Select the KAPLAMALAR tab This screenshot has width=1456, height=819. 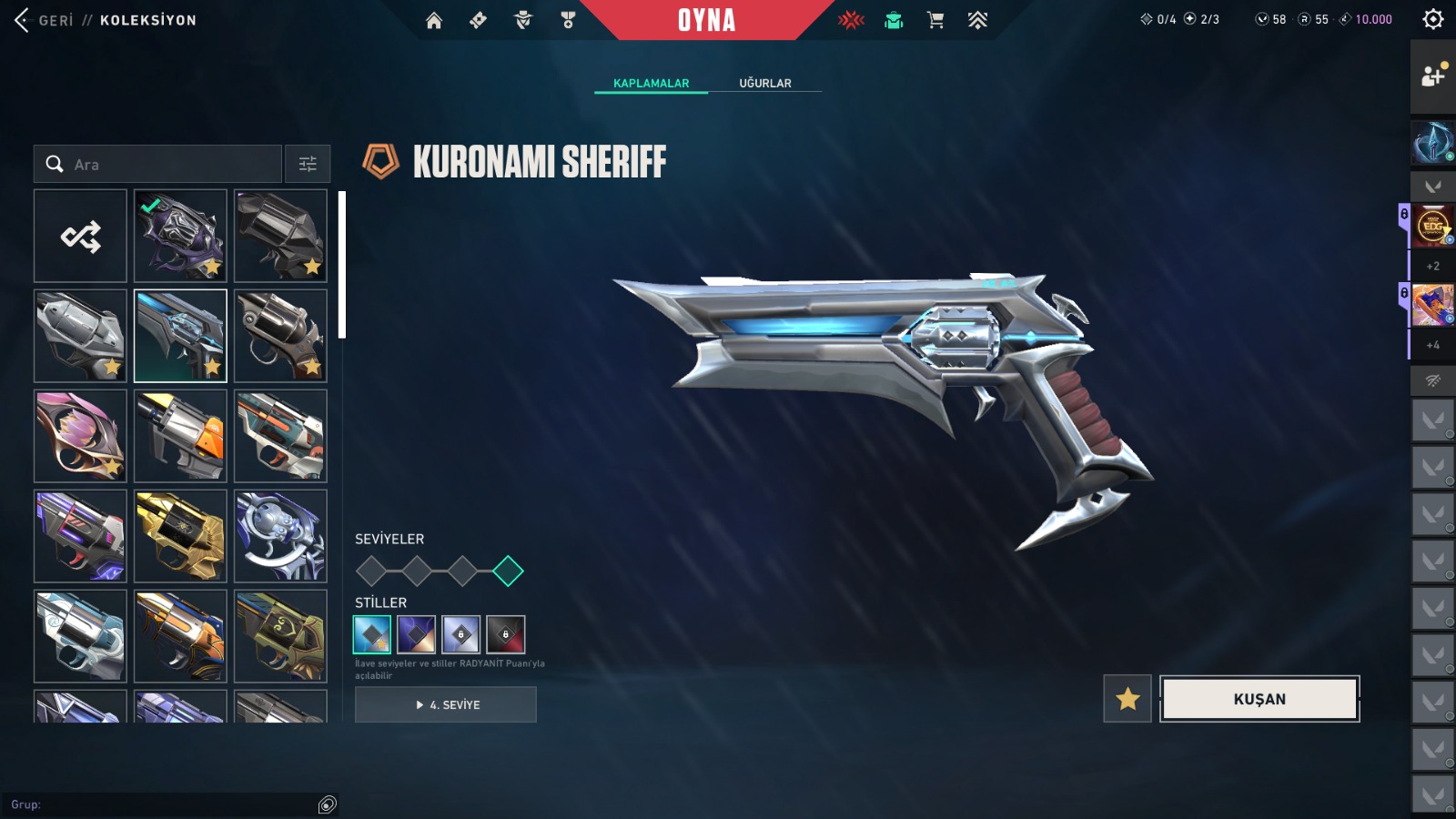tap(651, 83)
